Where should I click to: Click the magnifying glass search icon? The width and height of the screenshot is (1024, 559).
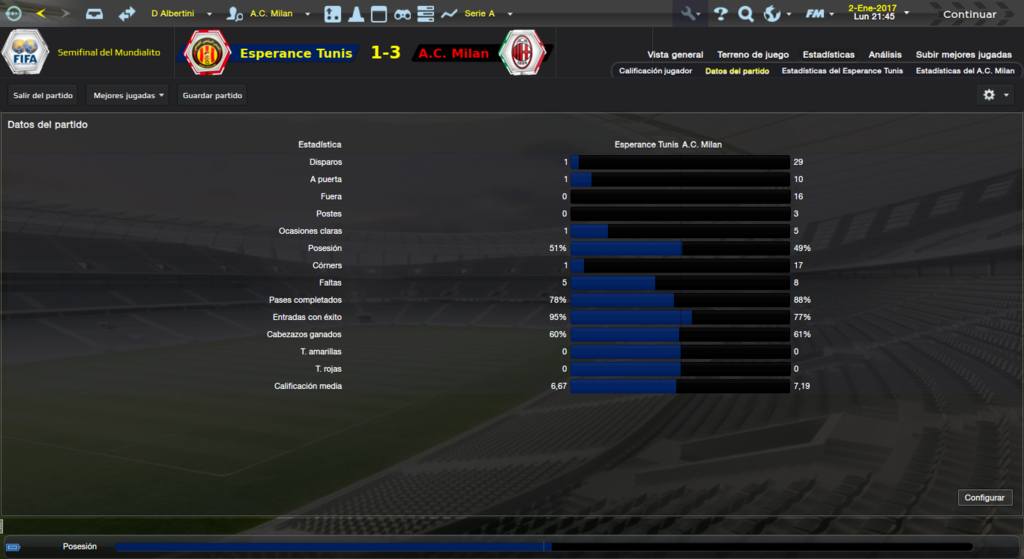745,14
